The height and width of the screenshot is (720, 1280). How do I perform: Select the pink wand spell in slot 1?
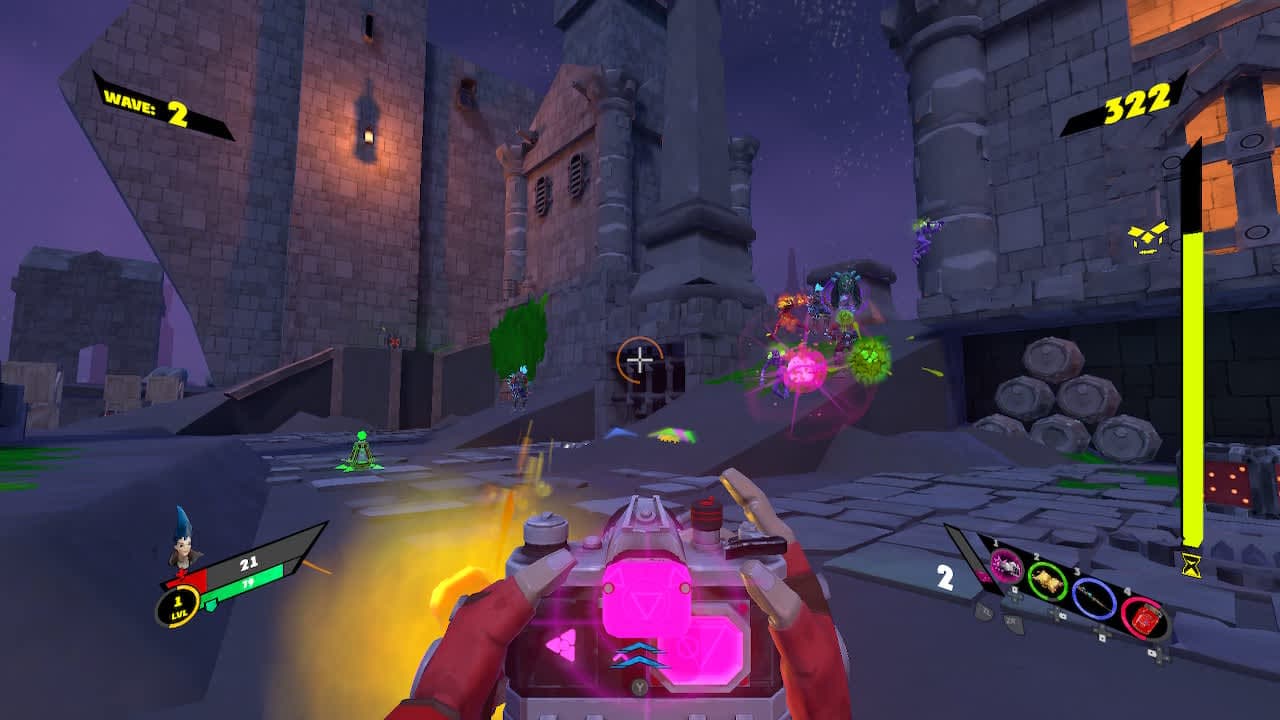pos(1008,565)
